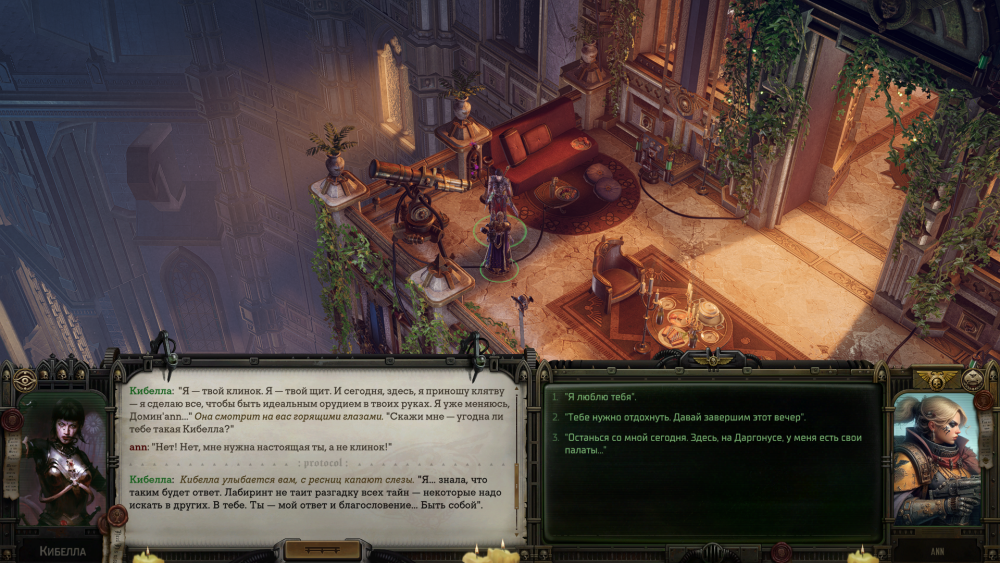The image size is (1000, 563).
Task: Click Ann's player character portrait
Action: click(x=935, y=459)
